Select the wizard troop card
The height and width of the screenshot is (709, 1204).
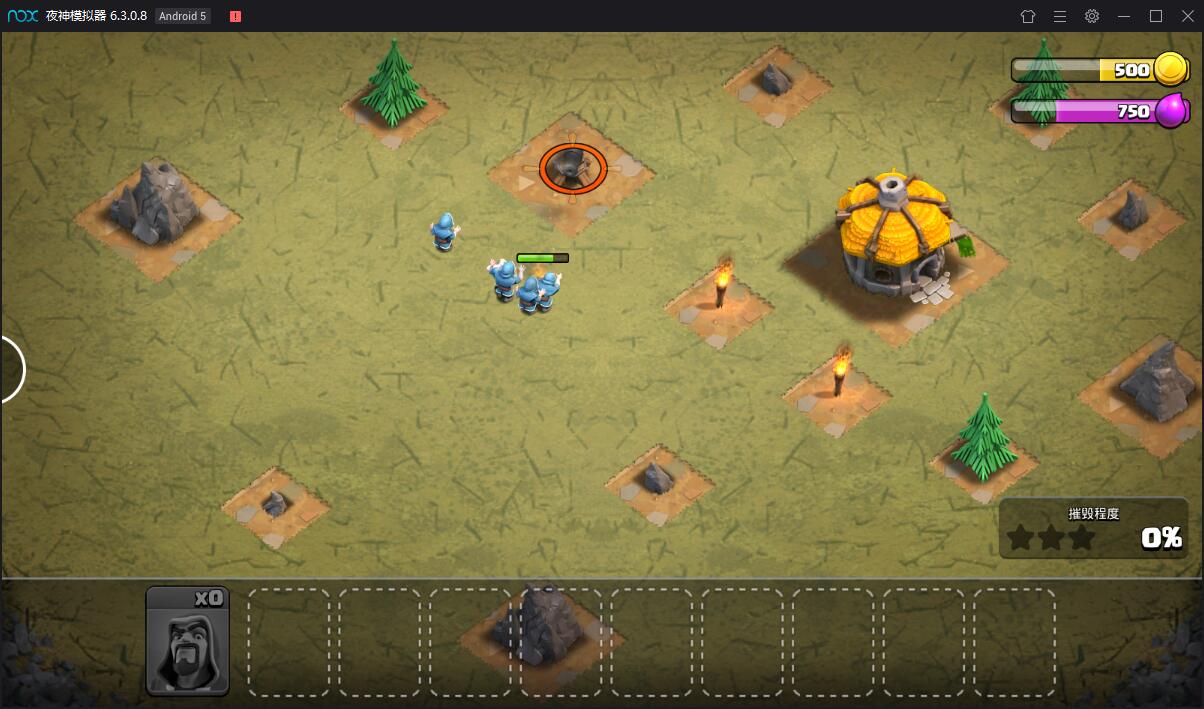coord(188,641)
